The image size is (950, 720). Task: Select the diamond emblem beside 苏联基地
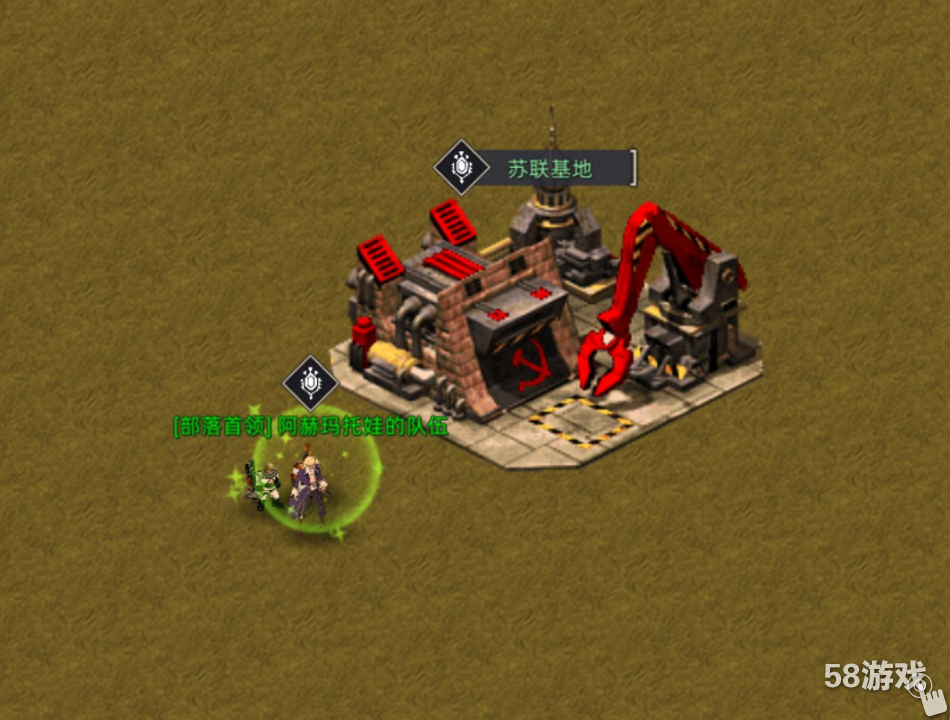(461, 167)
